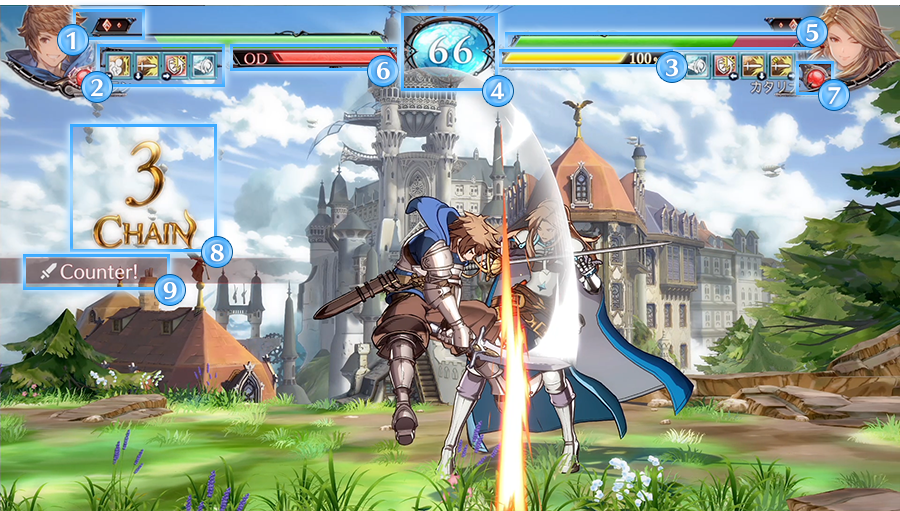Select Katalina's red shield skill icon

(x=725, y=66)
